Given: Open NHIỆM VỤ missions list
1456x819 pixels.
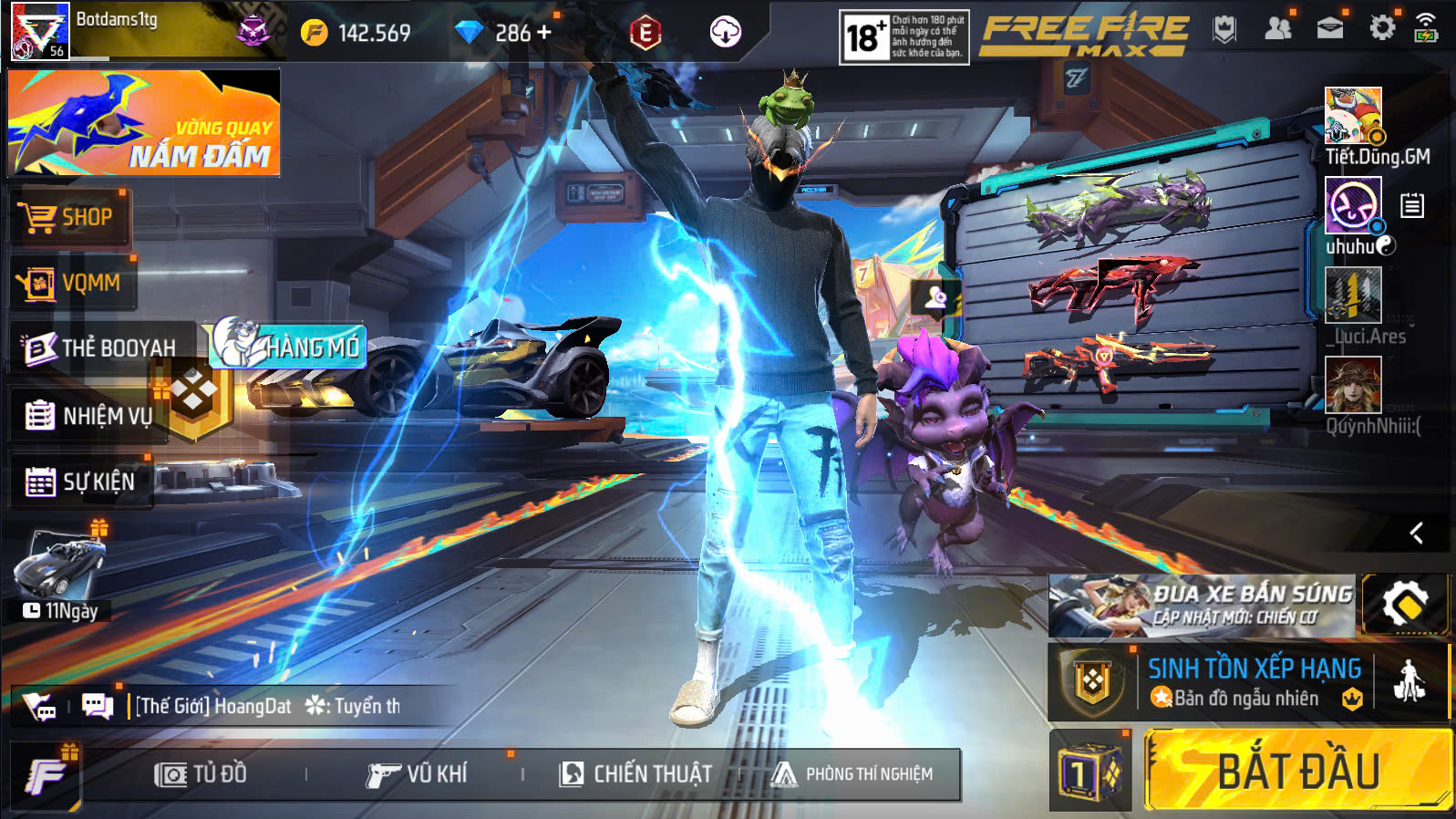Looking at the screenshot, I should 88,416.
